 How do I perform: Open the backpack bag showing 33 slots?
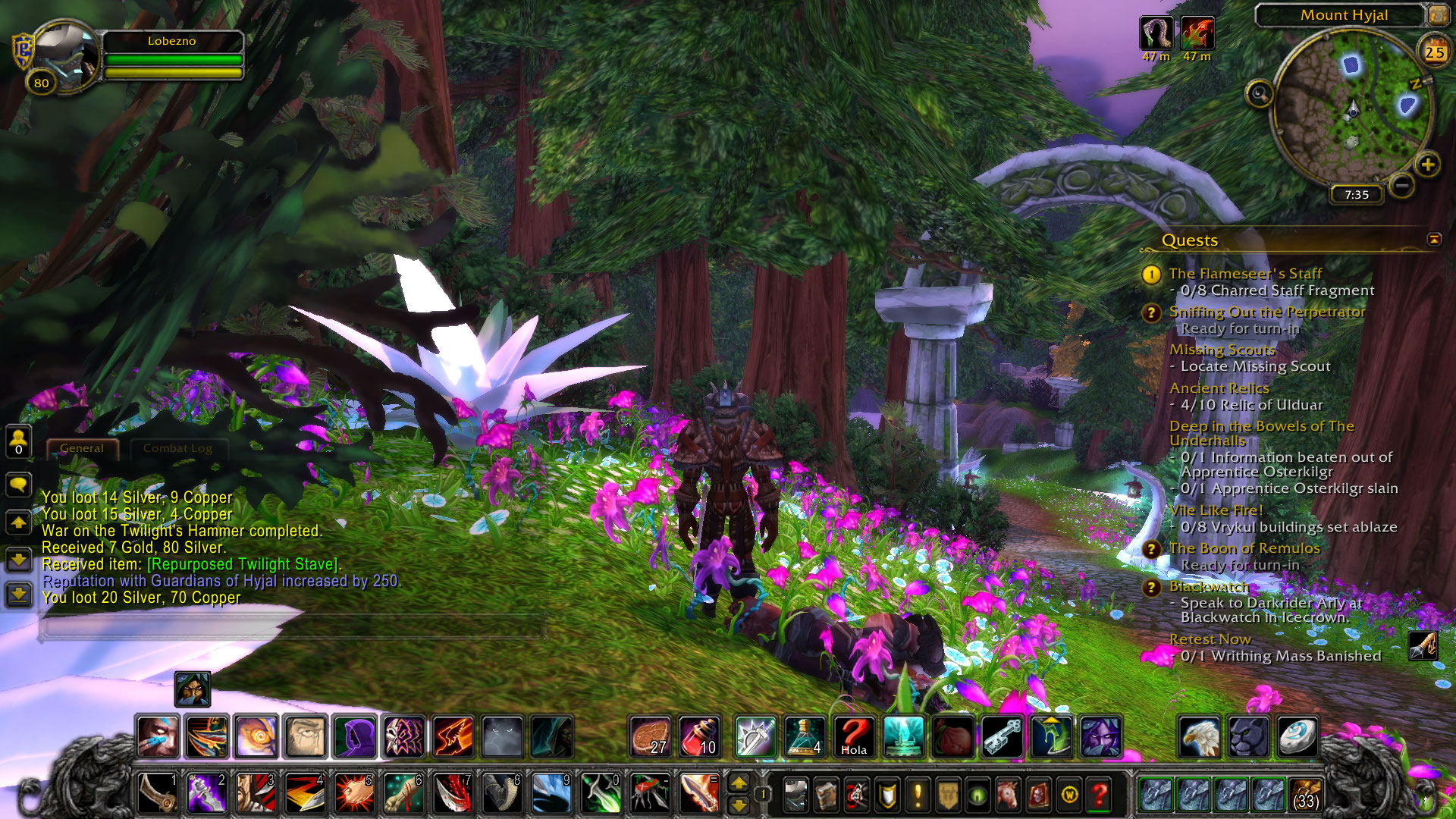click(1305, 794)
